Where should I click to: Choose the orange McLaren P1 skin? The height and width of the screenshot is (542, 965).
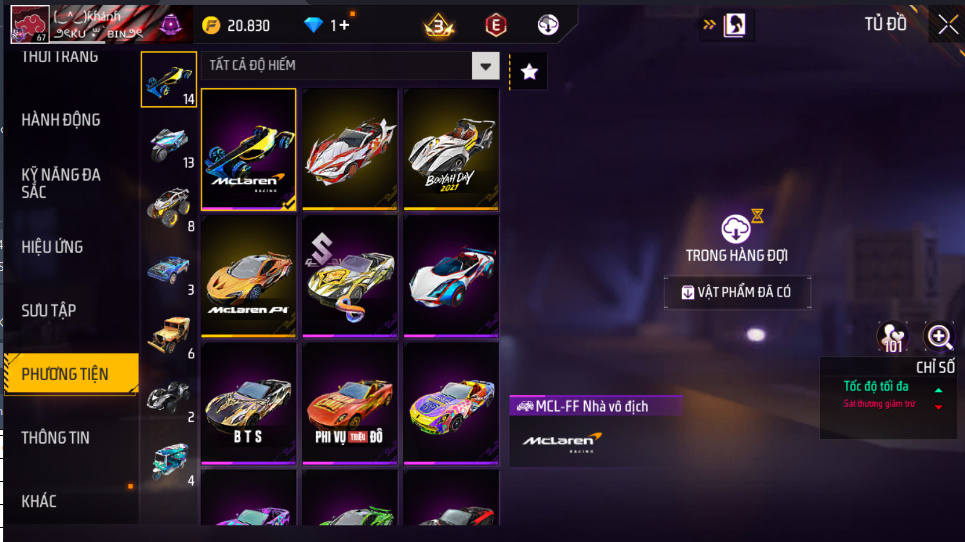[x=248, y=276]
